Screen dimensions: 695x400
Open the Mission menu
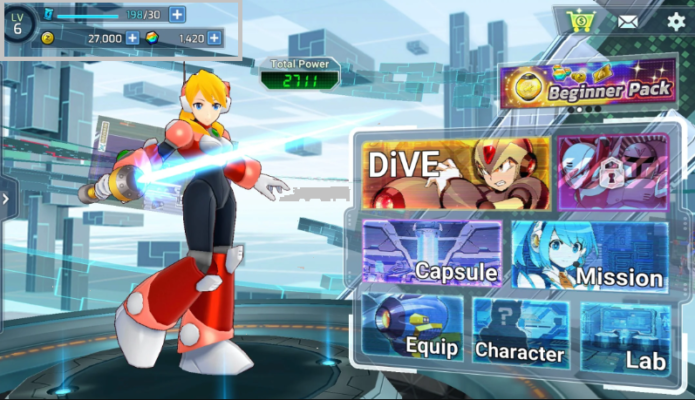(590, 256)
